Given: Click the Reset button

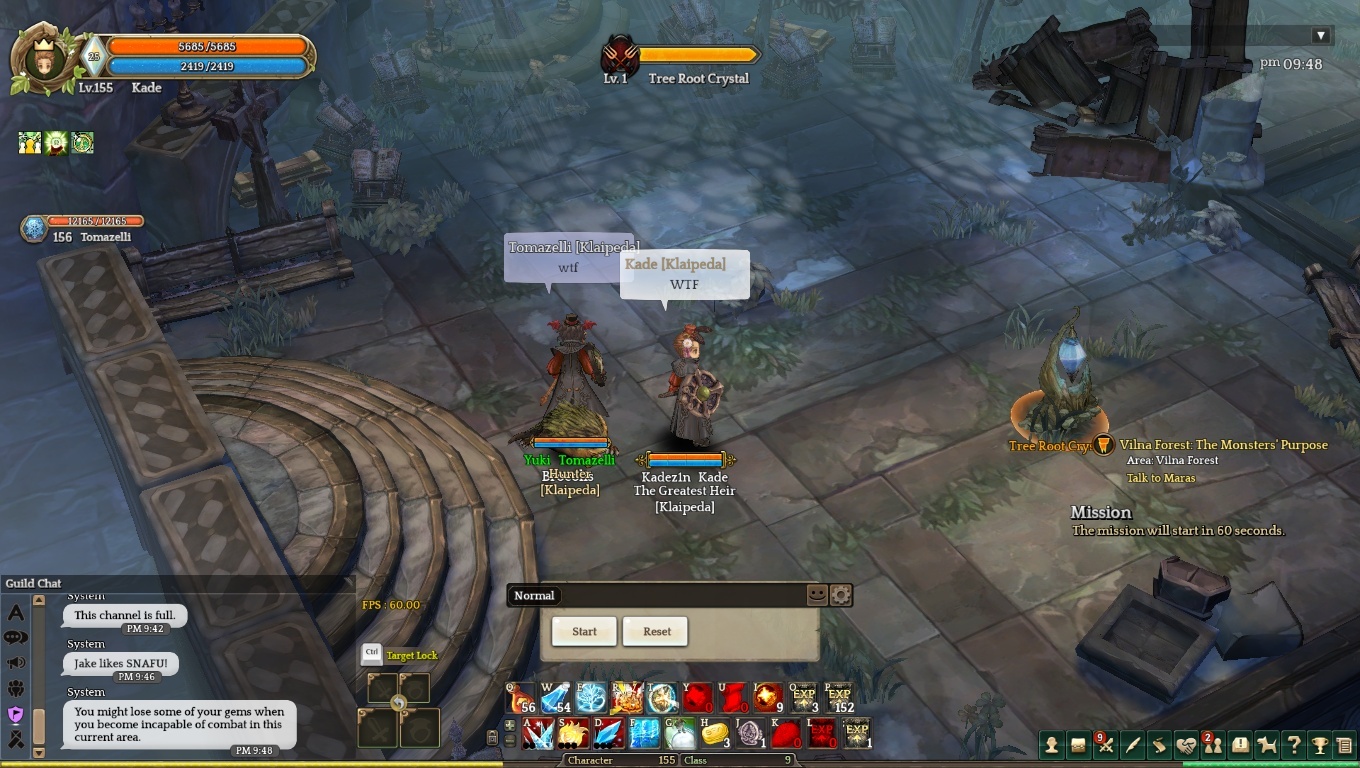Looking at the screenshot, I should coord(657,631).
